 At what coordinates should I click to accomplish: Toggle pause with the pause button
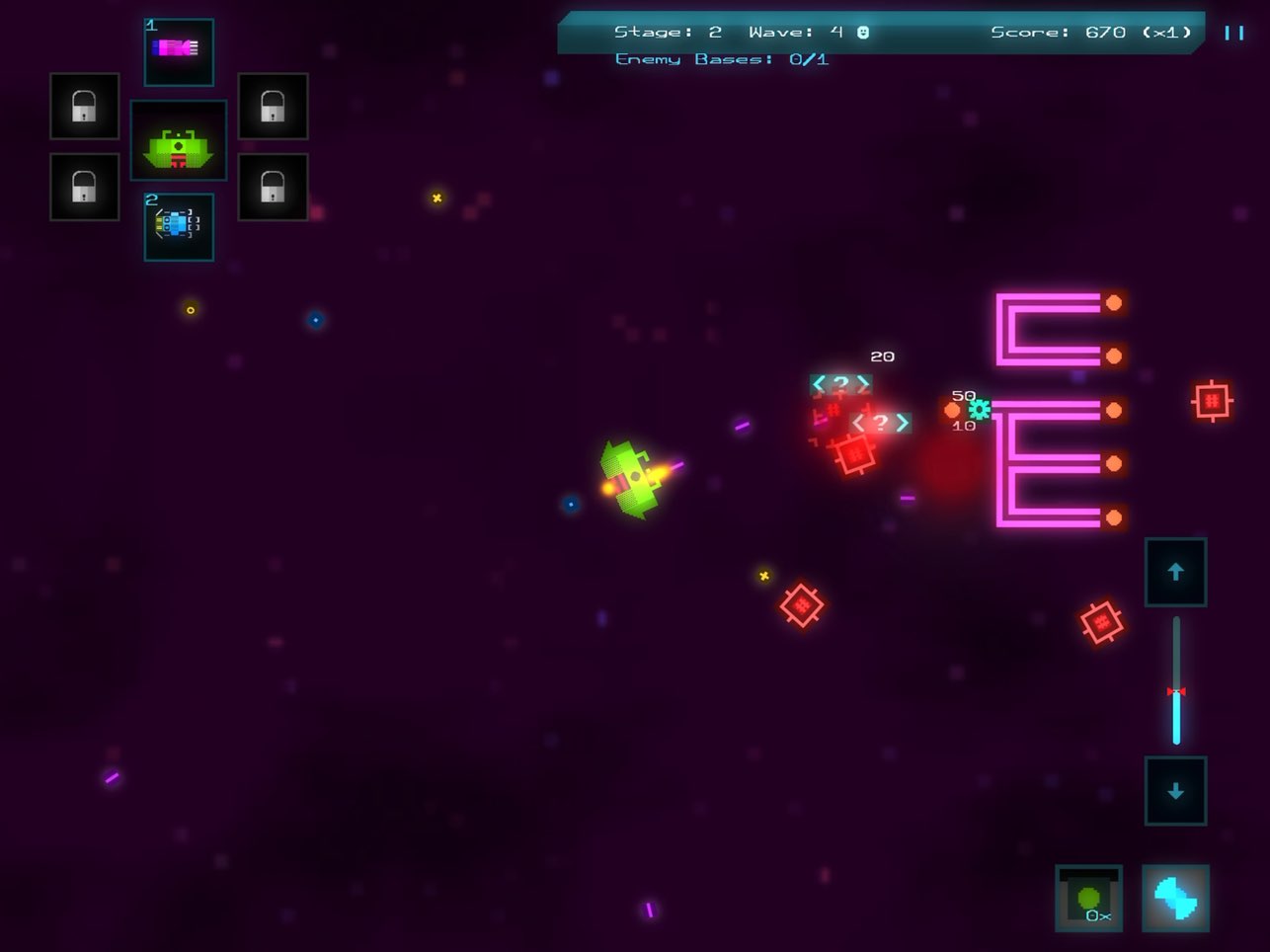1232,33
